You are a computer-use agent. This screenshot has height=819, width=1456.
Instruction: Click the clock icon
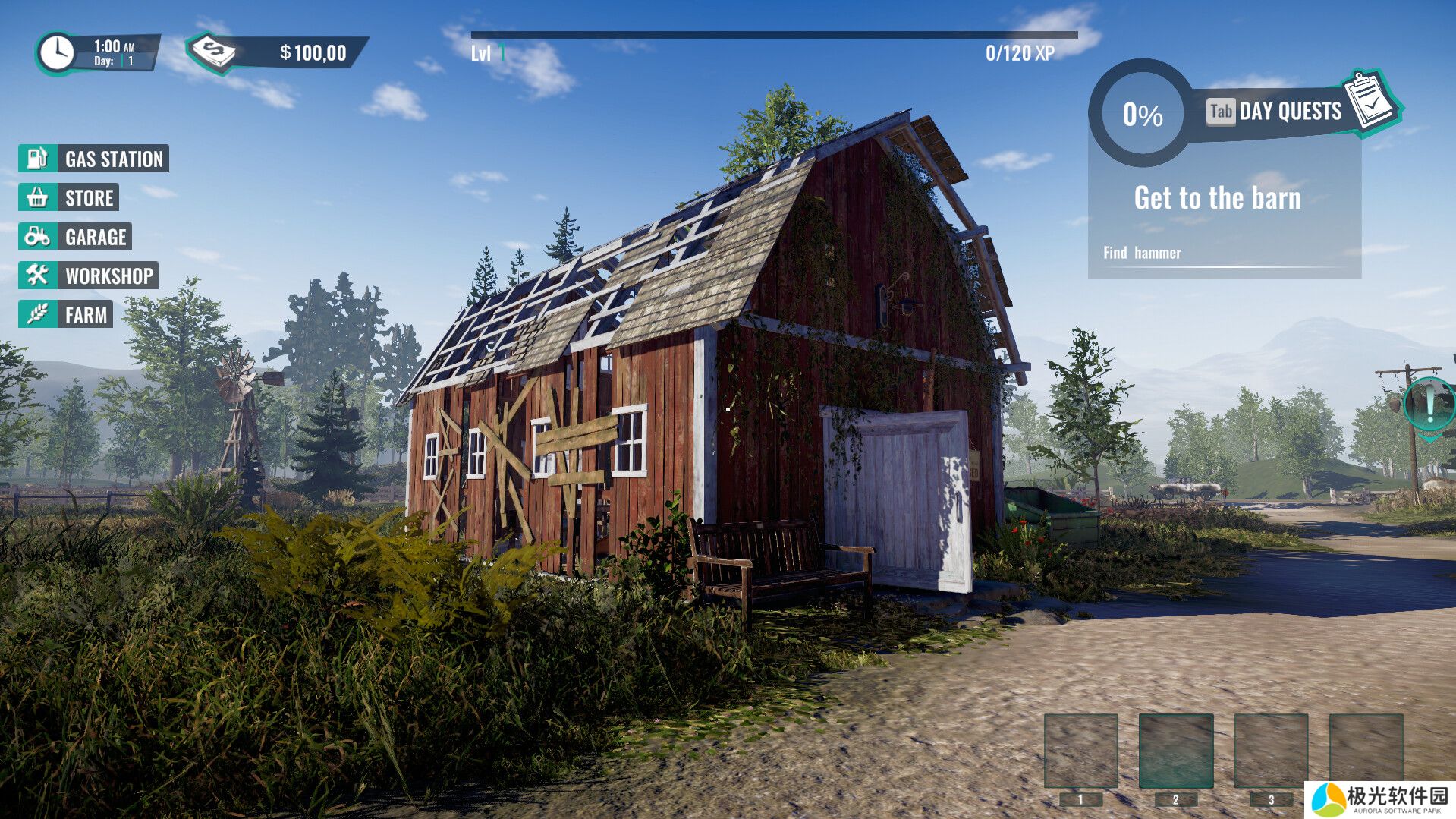56,53
